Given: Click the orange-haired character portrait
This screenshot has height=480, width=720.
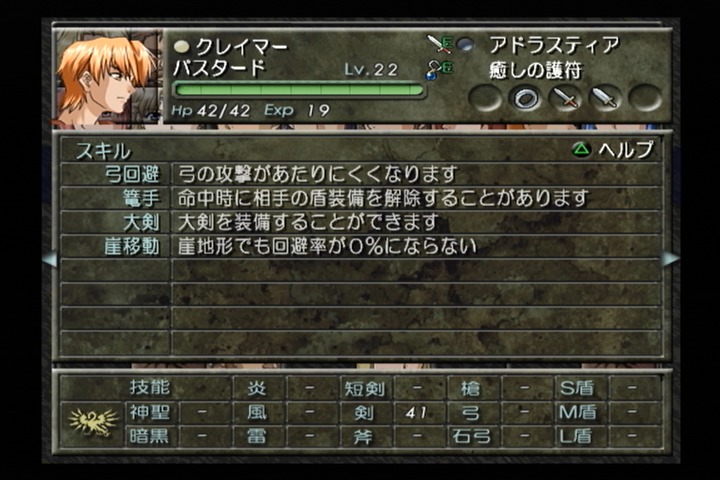Looking at the screenshot, I should [x=108, y=78].
